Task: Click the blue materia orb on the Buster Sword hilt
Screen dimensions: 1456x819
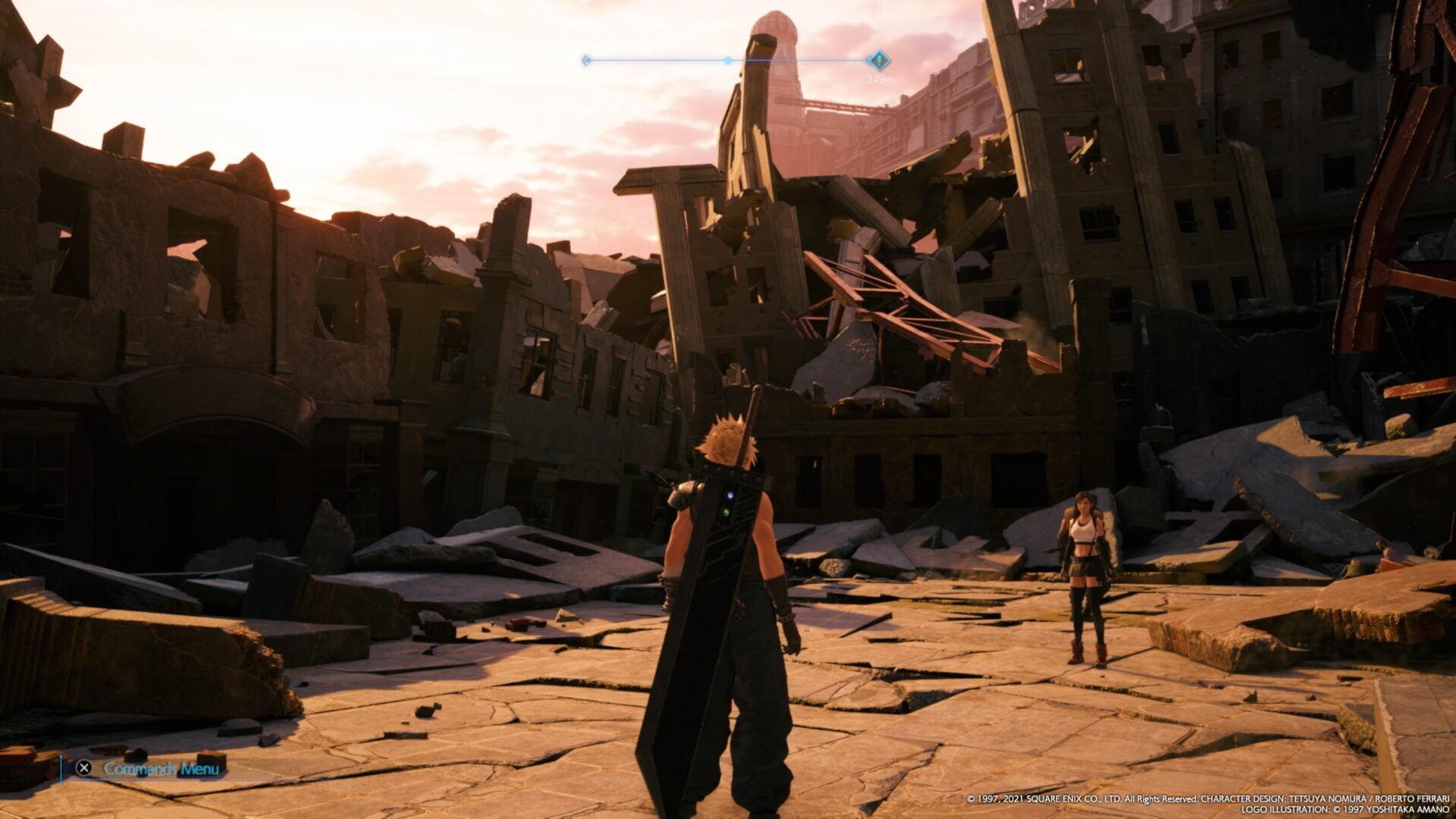Action: pos(730,495)
